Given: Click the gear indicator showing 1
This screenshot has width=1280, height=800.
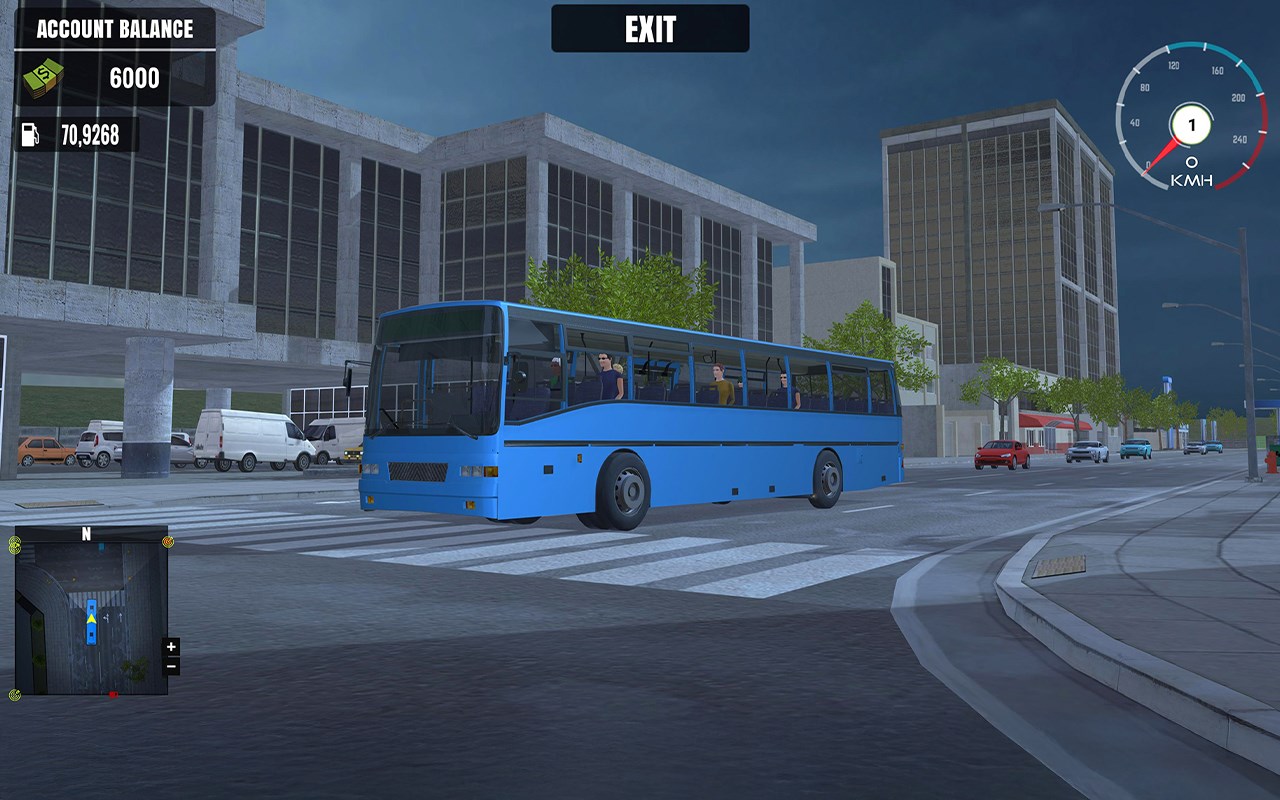Looking at the screenshot, I should tap(1190, 124).
